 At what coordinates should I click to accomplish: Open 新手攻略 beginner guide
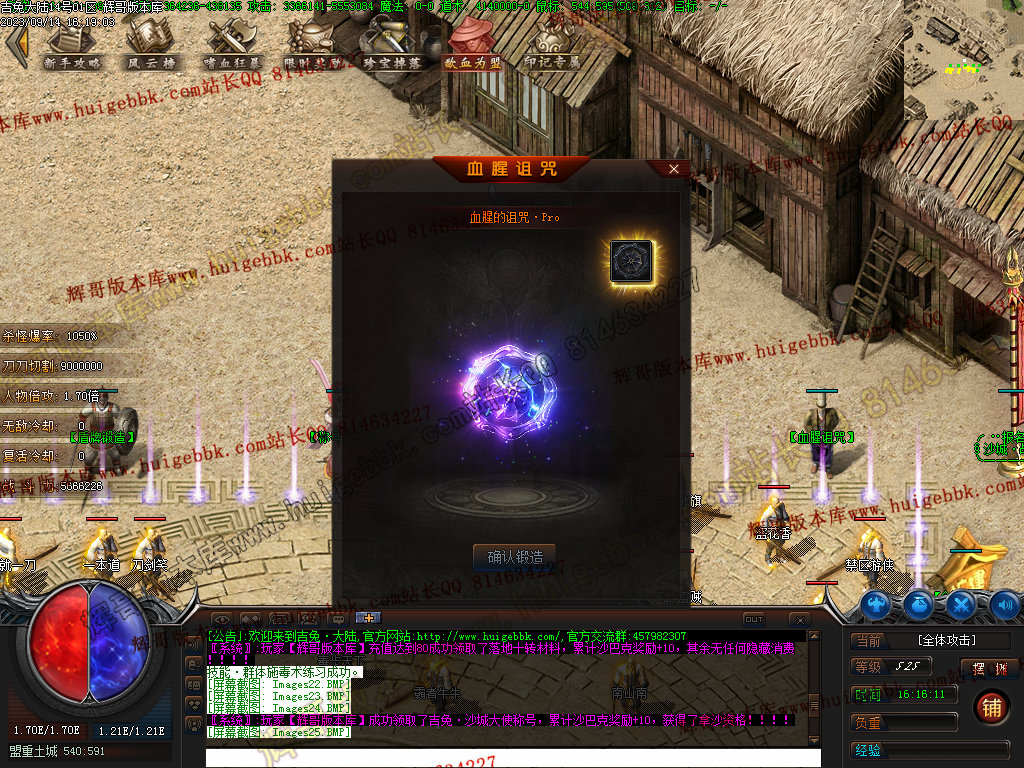point(73,44)
